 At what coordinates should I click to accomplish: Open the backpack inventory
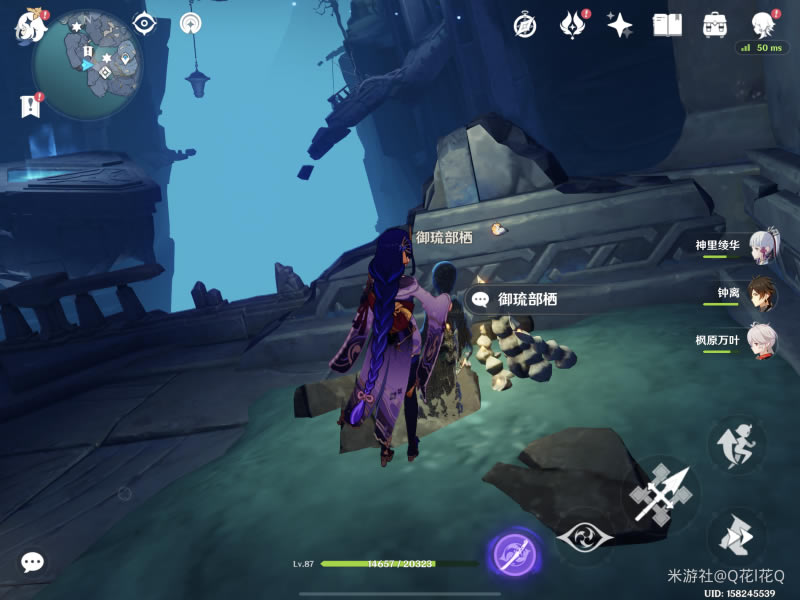[x=715, y=25]
